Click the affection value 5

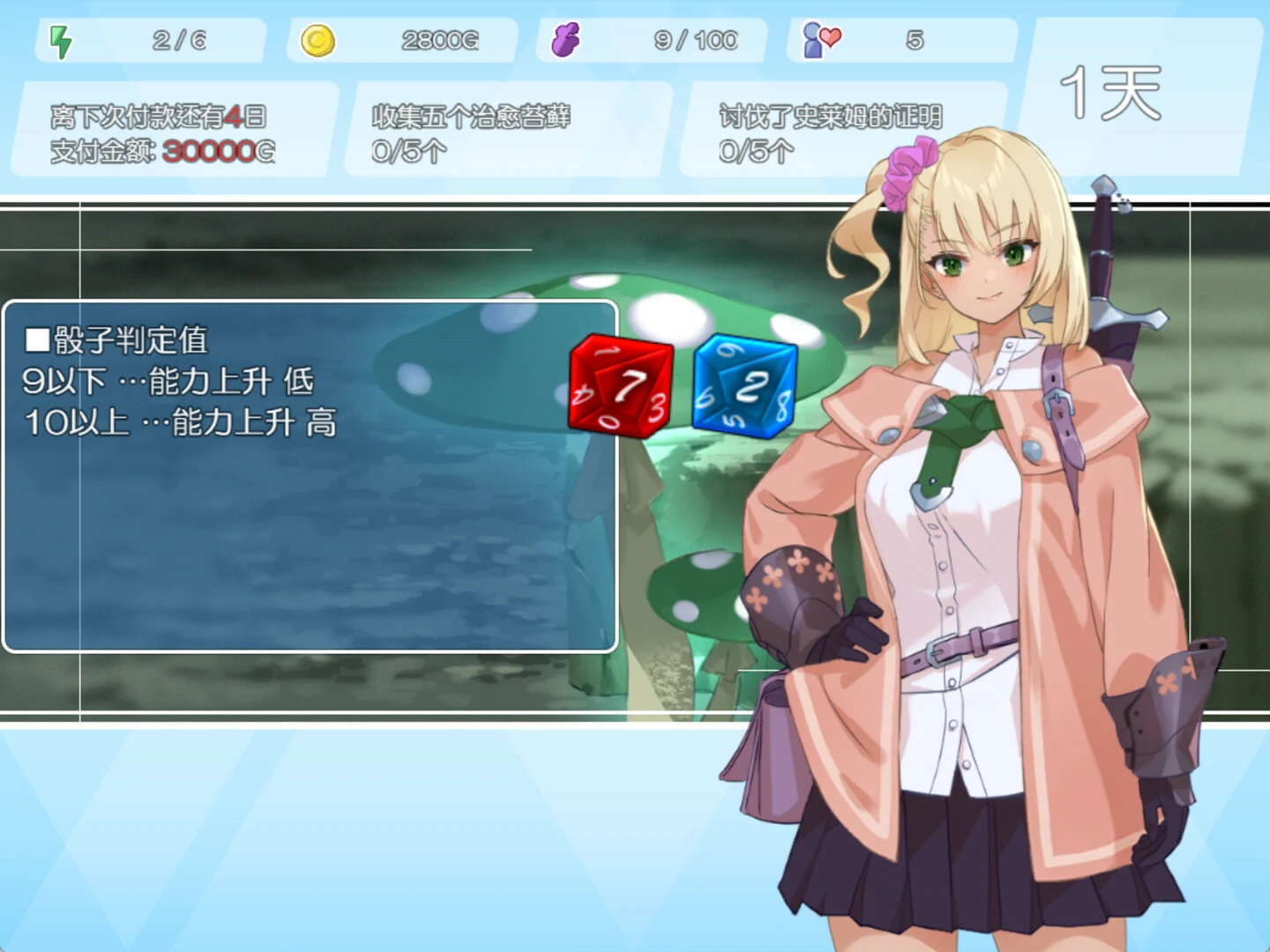[x=915, y=38]
